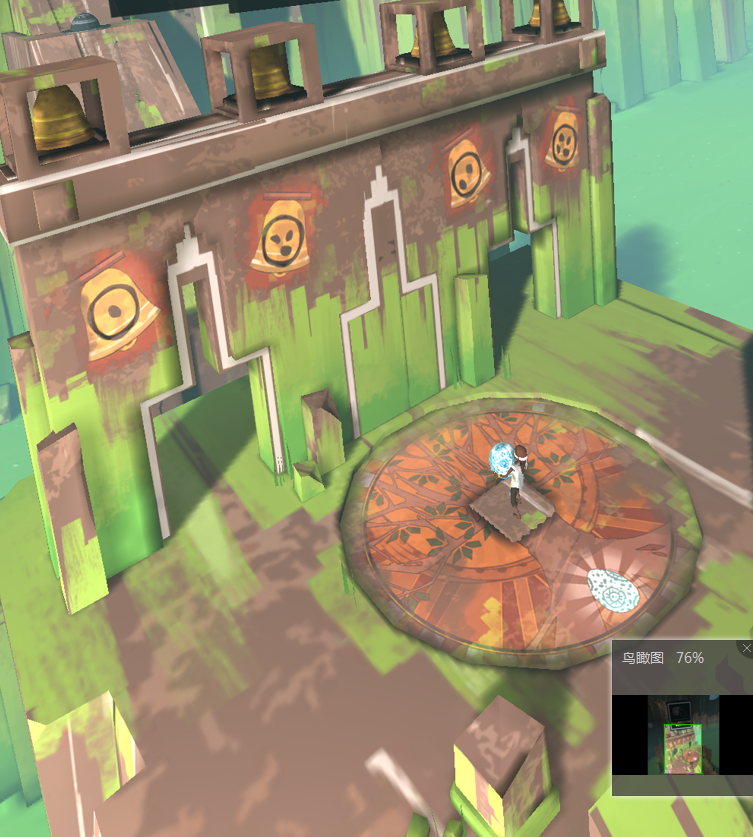The image size is (753, 837).
Task: Close the 鸟瞰图 bird's-eye view panel
Action: [746, 648]
